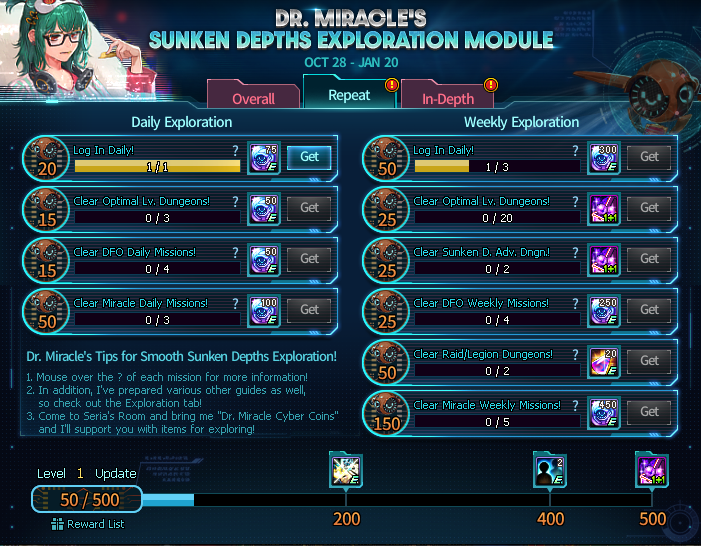Select the 100-coin reward icon for Miracle Daily Missions
The height and width of the screenshot is (546, 701).
[x=264, y=310]
